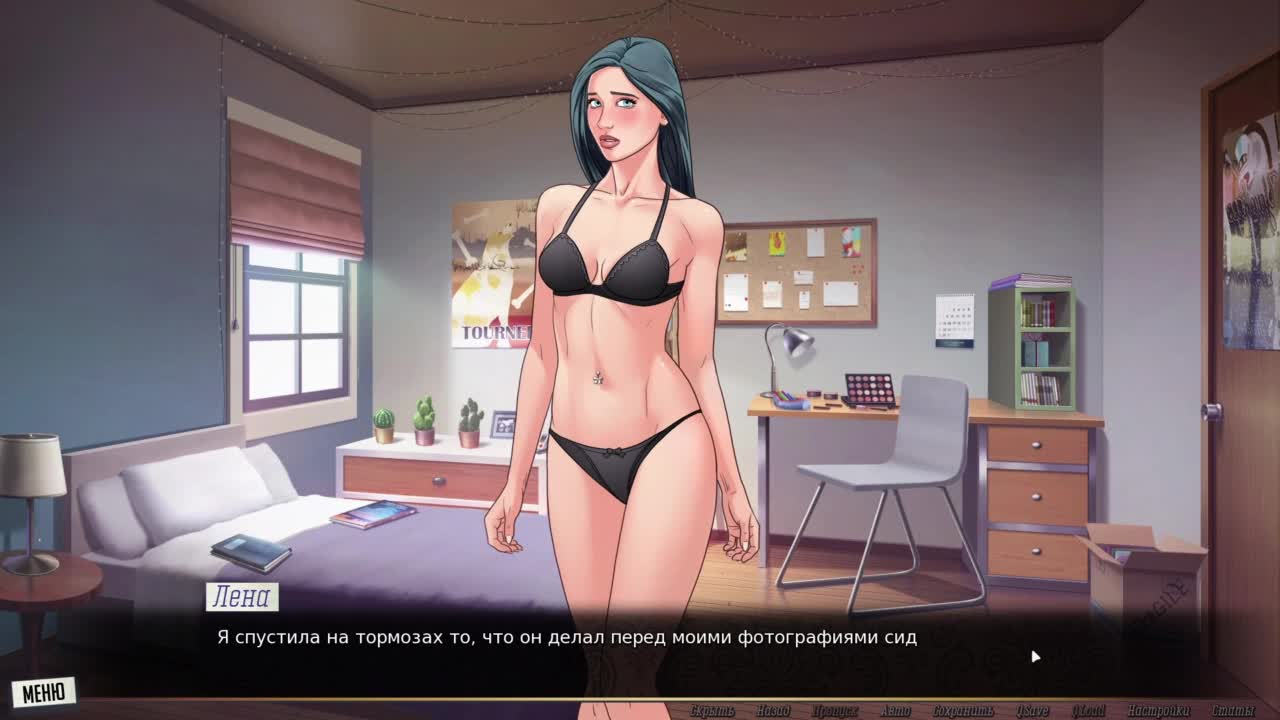Hide the dialogue with Скрыть
Image resolution: width=1280 pixels, height=720 pixels.
point(712,711)
